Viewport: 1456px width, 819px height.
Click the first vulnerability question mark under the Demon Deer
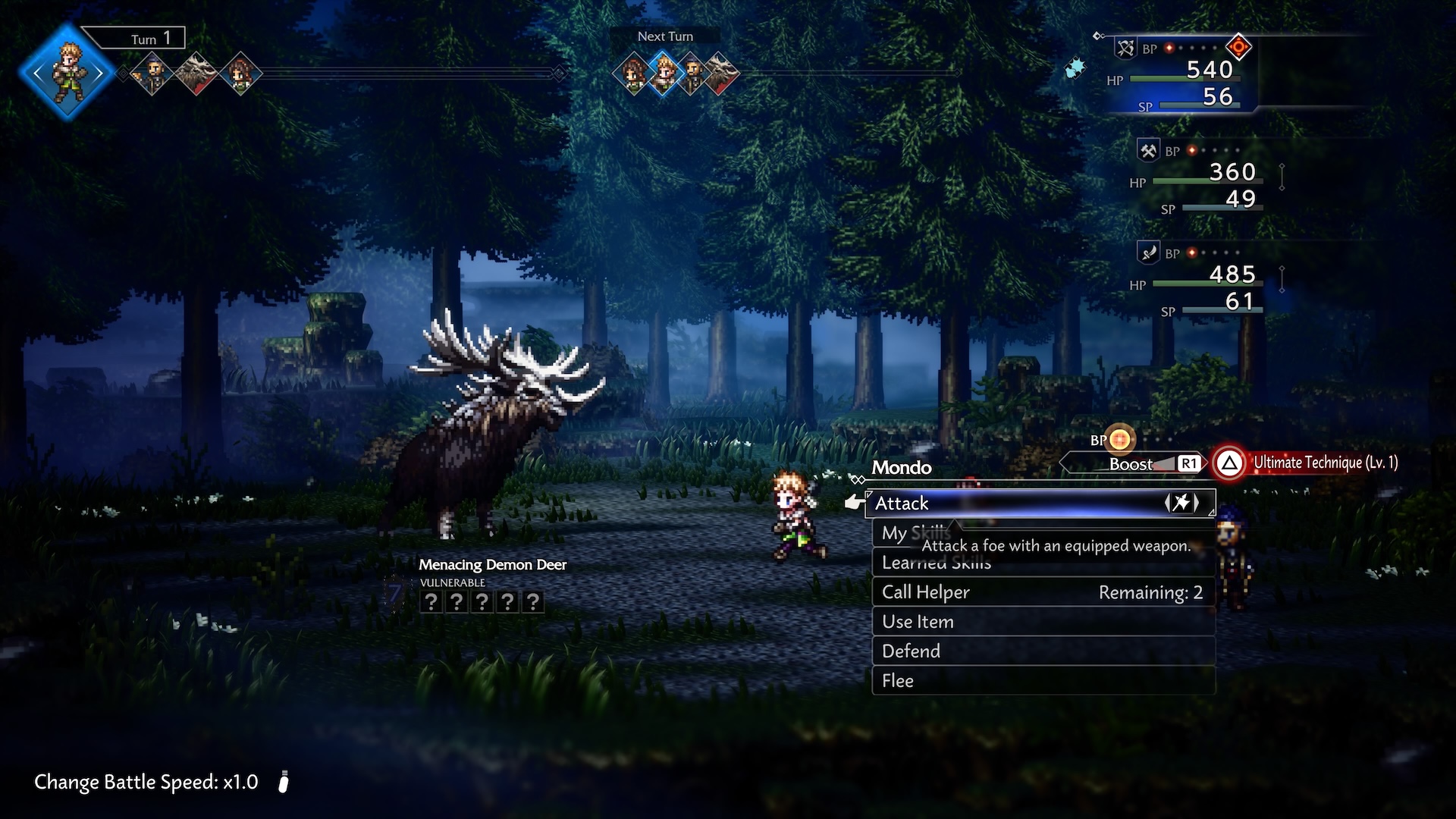click(x=432, y=601)
